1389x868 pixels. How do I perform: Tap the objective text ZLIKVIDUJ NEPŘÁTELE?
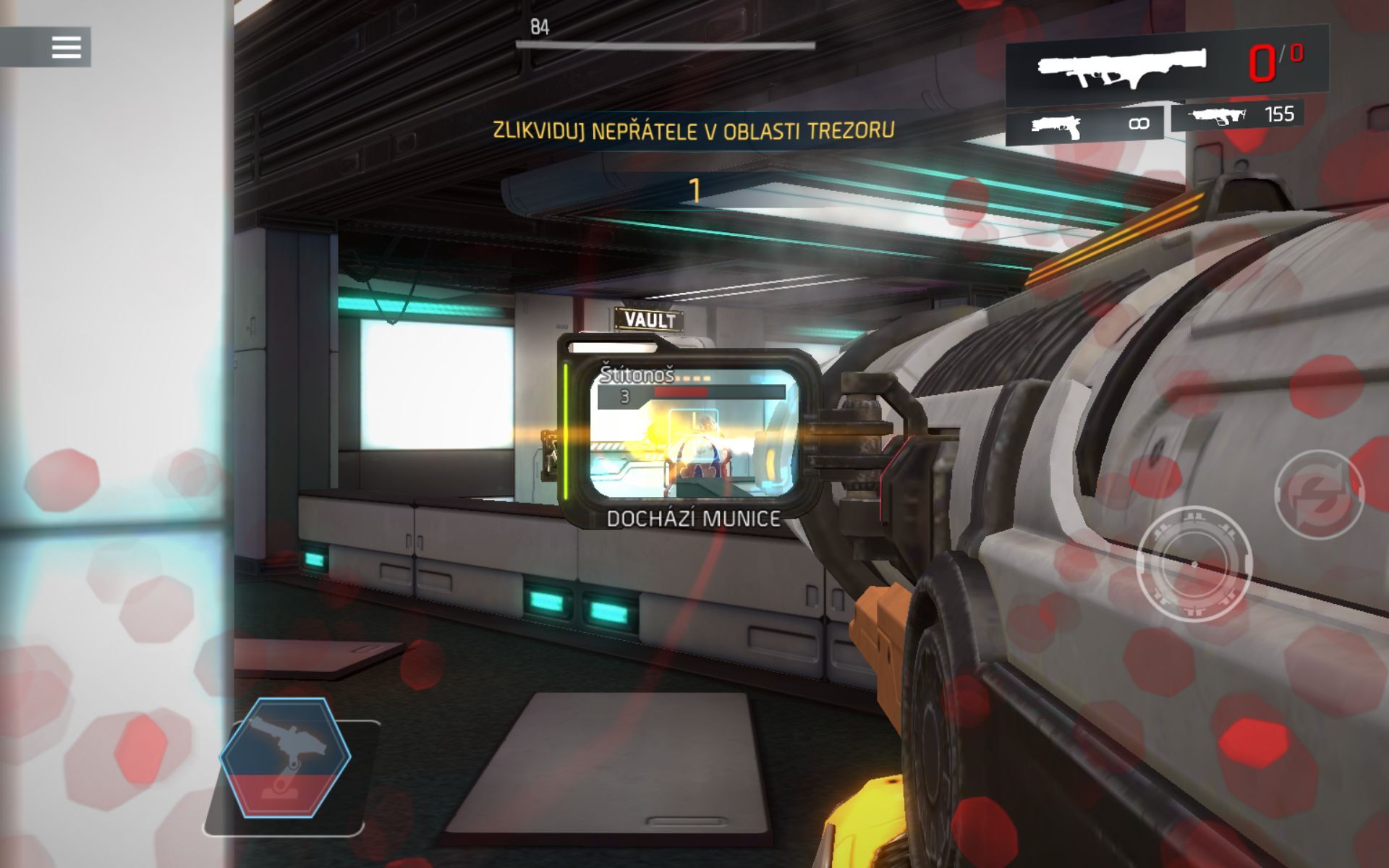coord(693,130)
